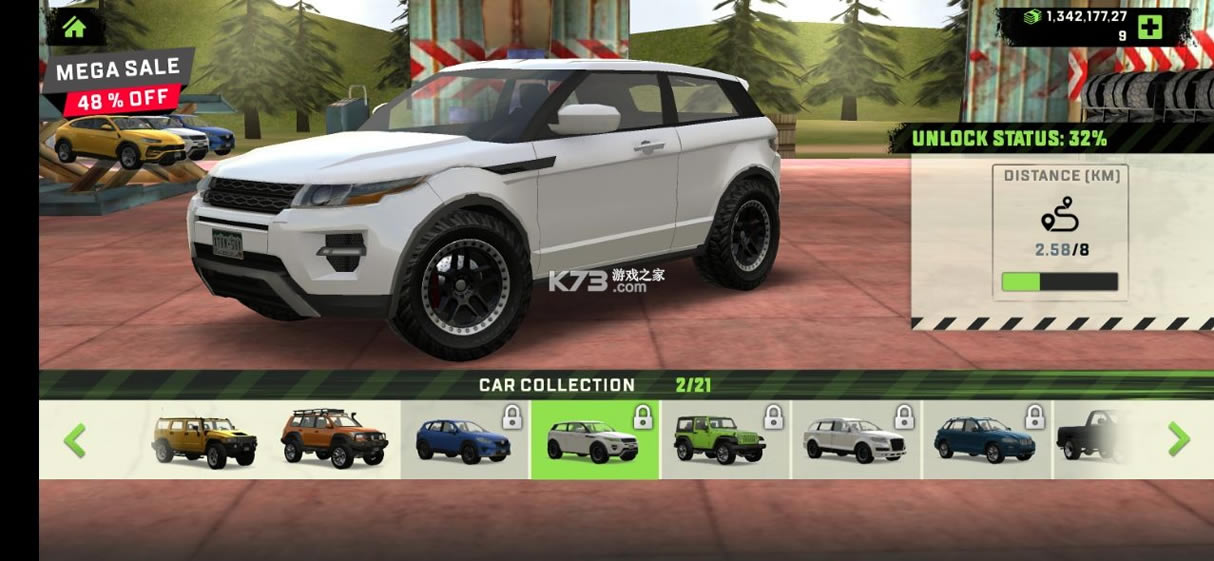Choose the orange off-road SUV with roof rack
Viewport: 1214px width, 561px height.
pyautogui.click(x=333, y=440)
